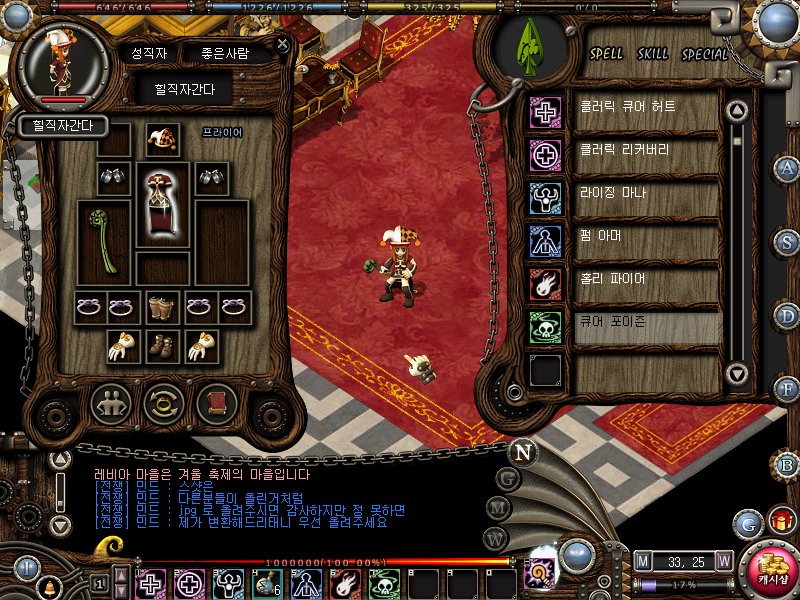
Task: Select the equipped jester hat slot
Action: (162, 139)
